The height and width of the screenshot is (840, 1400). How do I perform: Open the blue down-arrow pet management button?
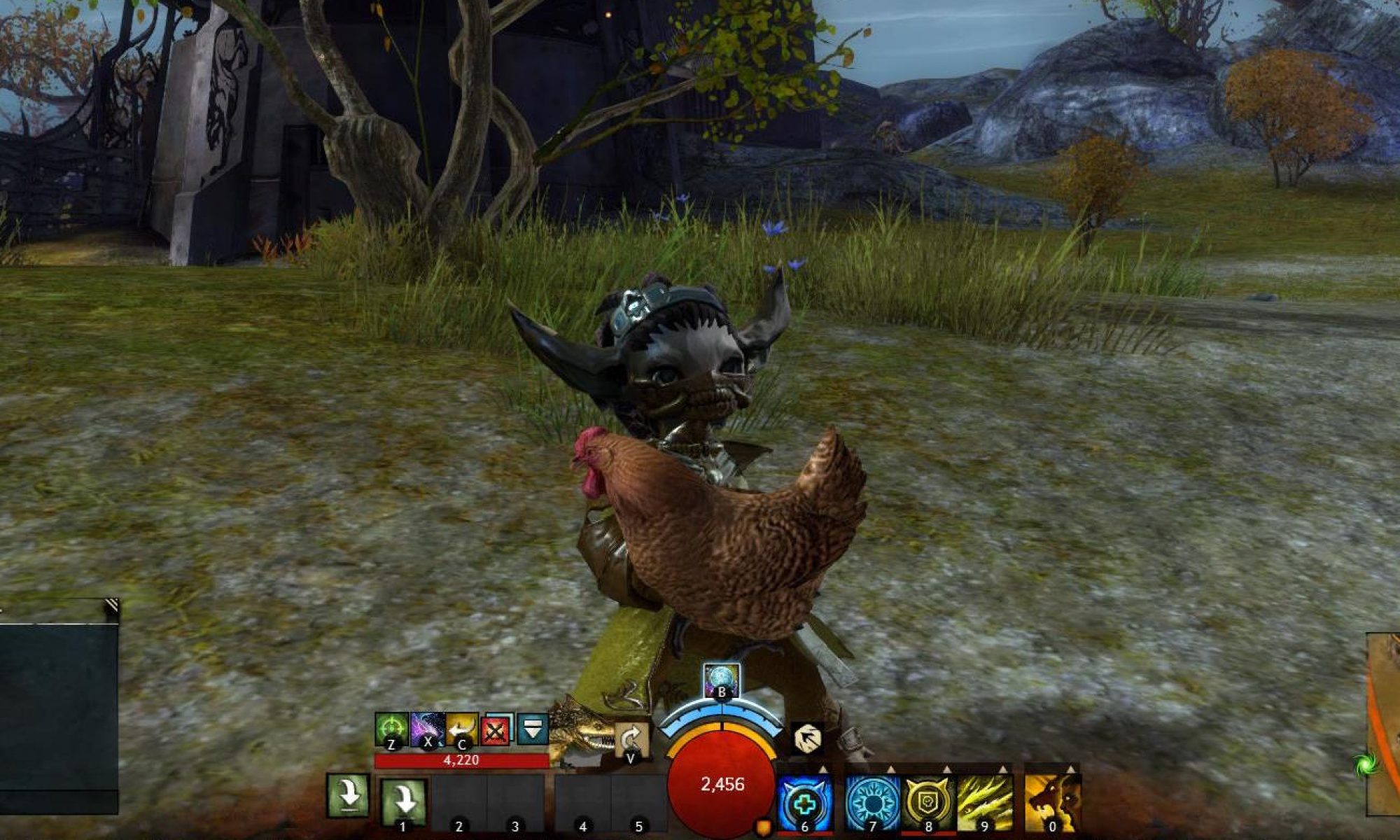point(533,730)
